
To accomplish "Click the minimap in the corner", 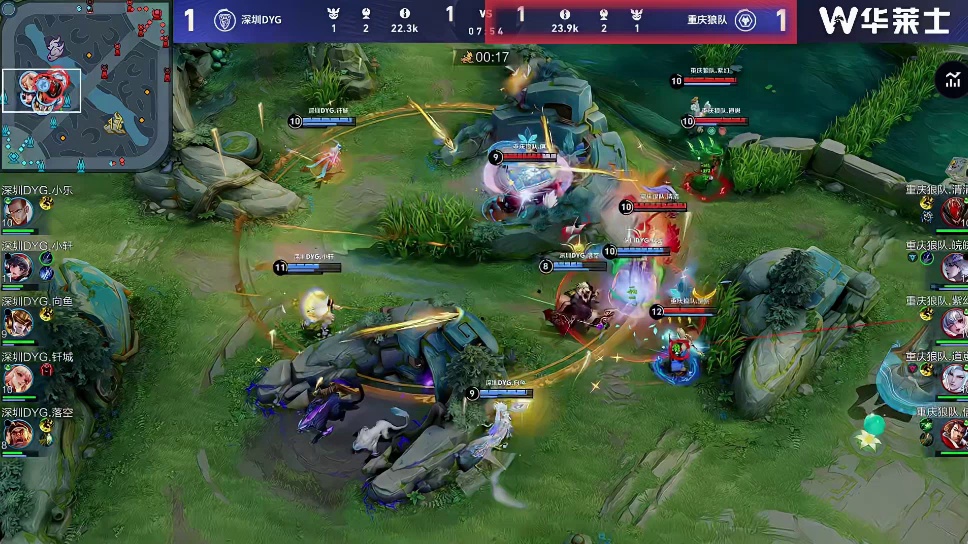I will (86, 85).
